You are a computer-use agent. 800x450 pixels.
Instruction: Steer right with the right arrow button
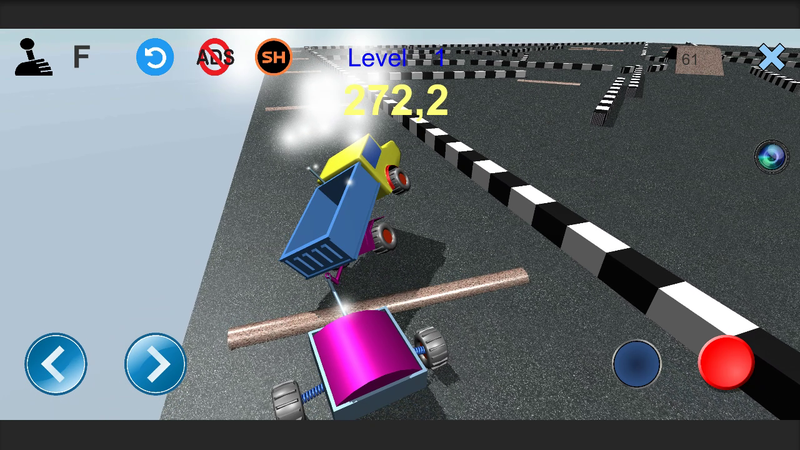(156, 364)
